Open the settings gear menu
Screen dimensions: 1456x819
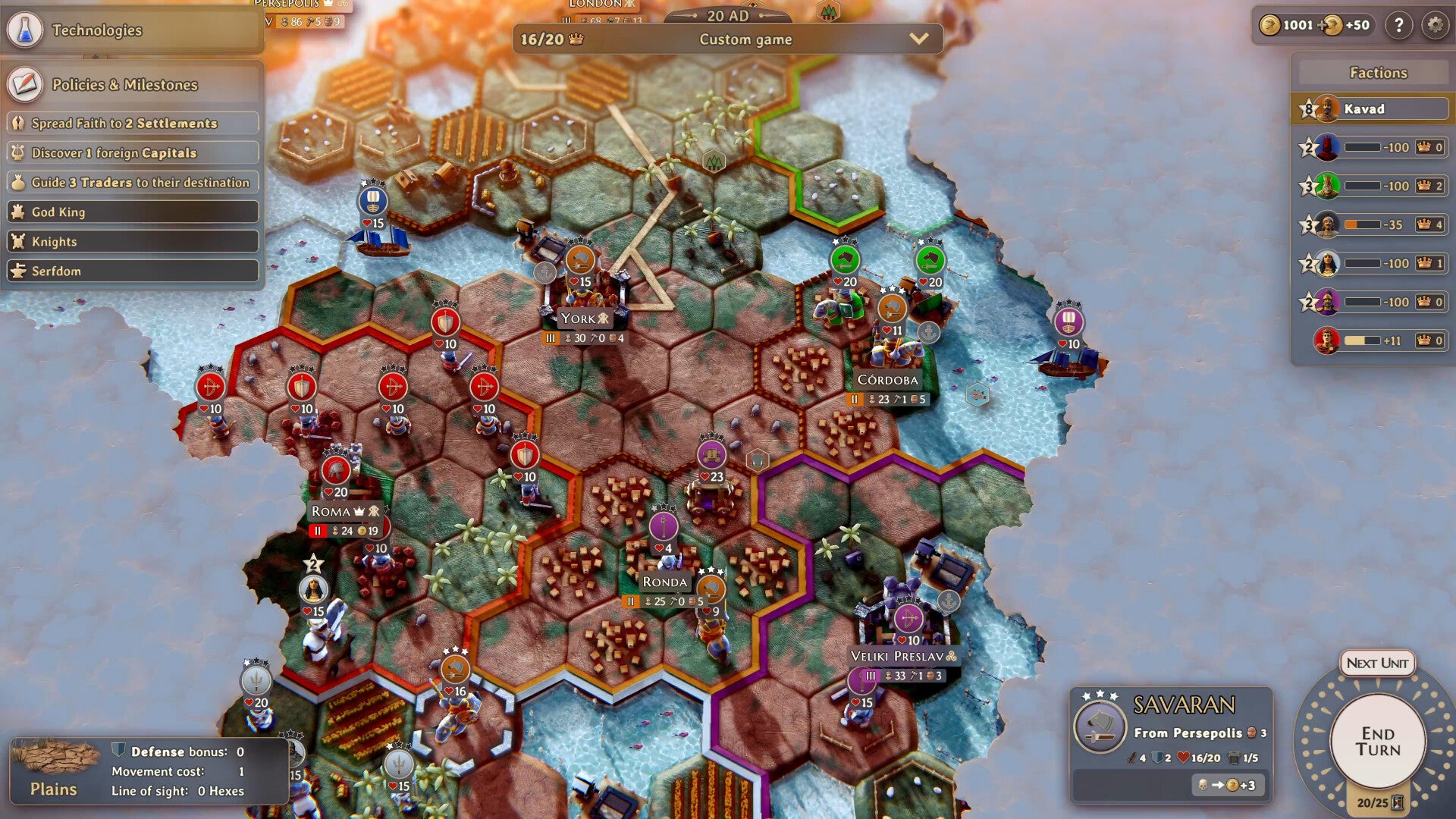1435,25
